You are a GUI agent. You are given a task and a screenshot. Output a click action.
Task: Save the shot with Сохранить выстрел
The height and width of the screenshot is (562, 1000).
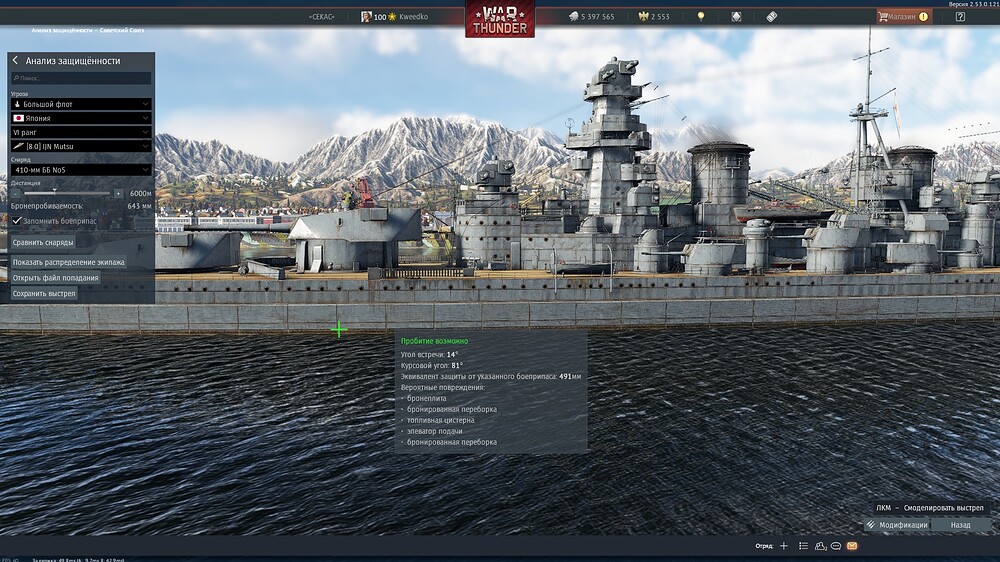pyautogui.click(x=44, y=294)
